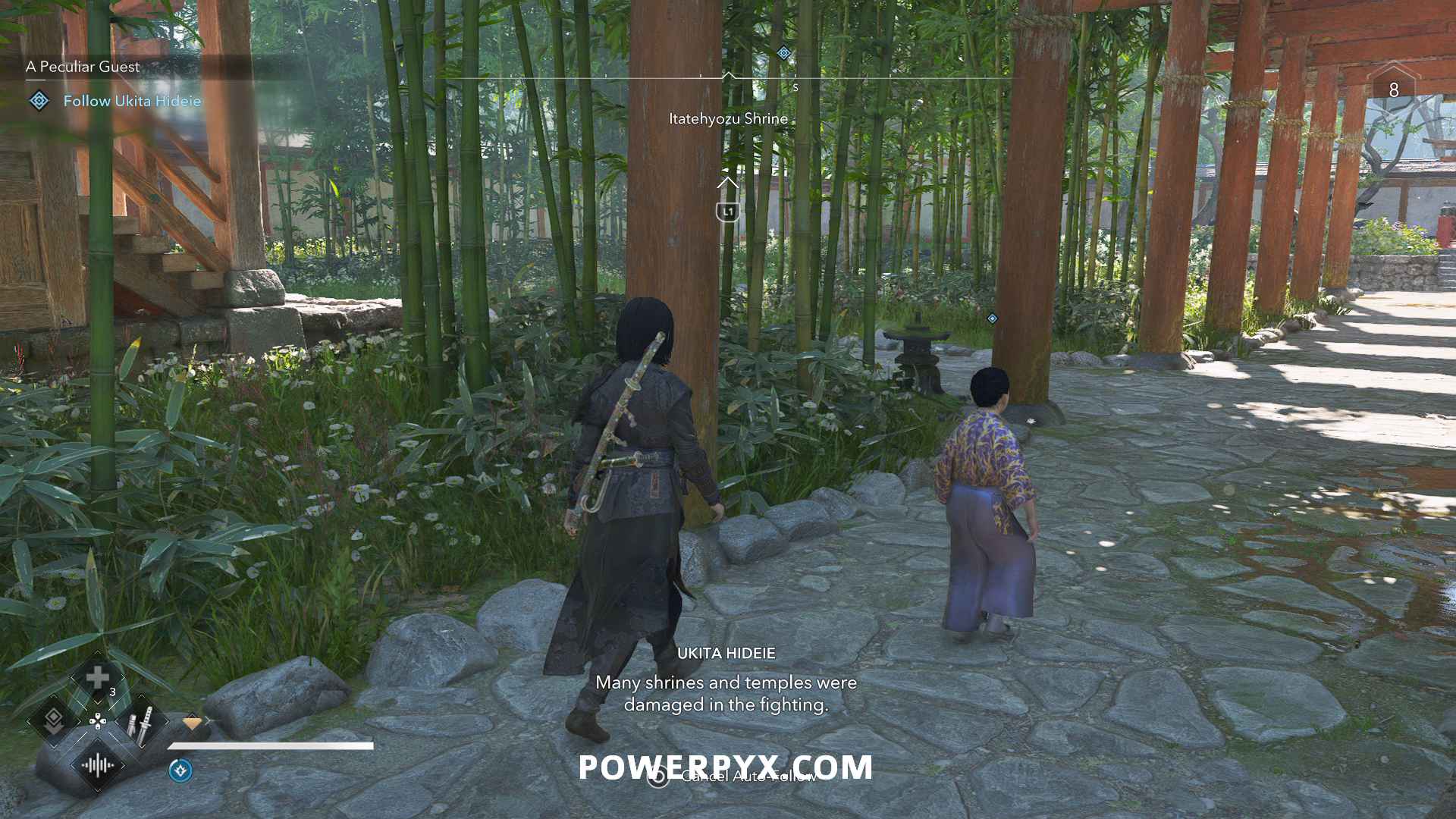Use the healing ration cross icon
The height and width of the screenshot is (819, 1456).
tap(97, 677)
